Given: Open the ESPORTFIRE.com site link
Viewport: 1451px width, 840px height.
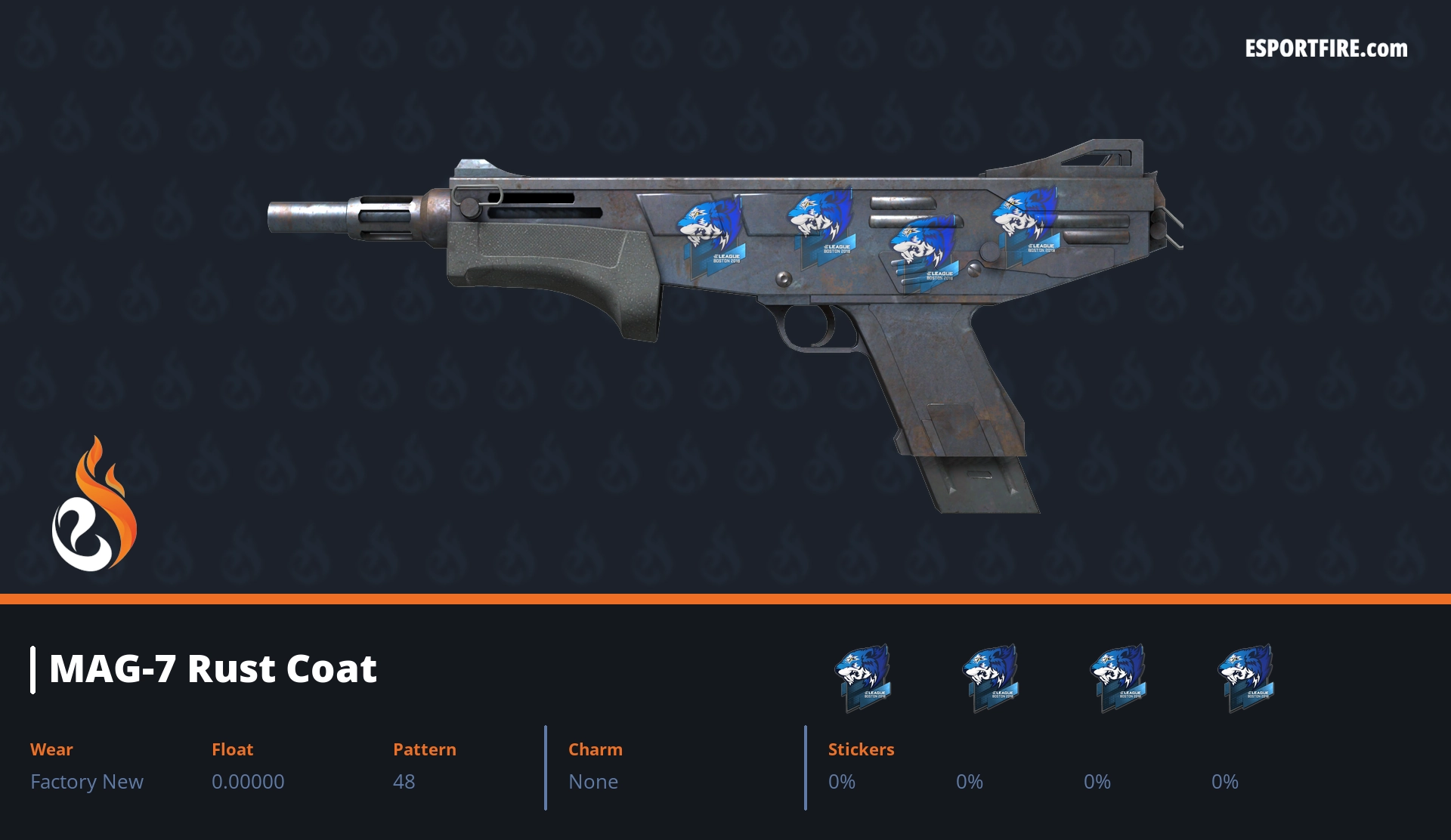Looking at the screenshot, I should click(1326, 49).
